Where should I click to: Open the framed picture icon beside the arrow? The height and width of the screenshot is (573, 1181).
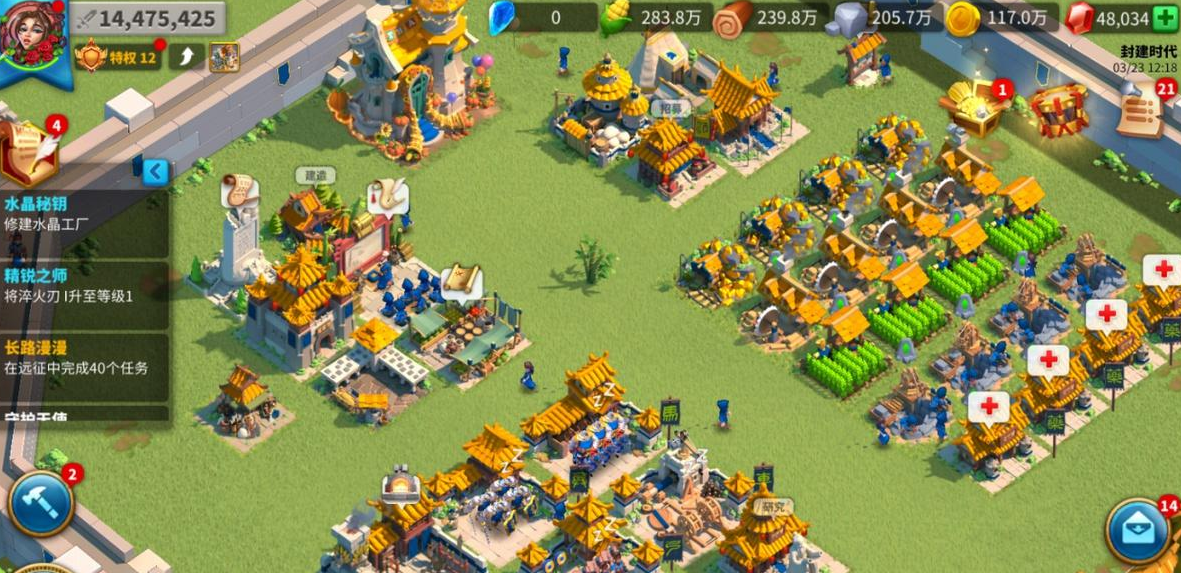(x=224, y=57)
